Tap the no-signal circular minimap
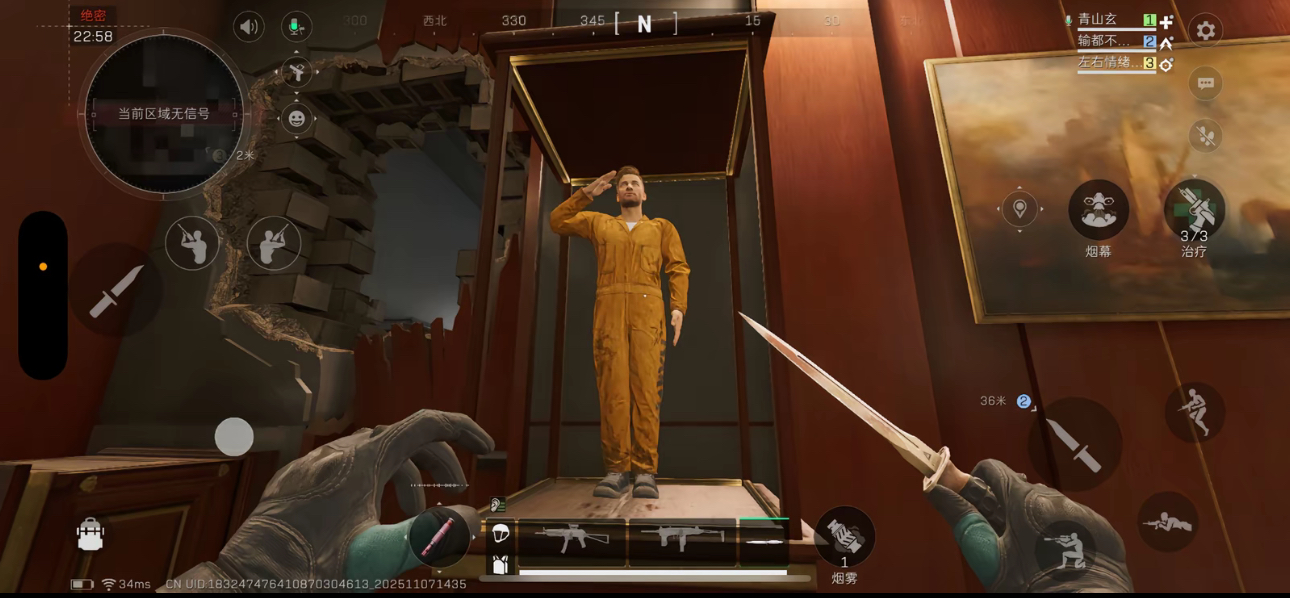The height and width of the screenshot is (598, 1290). coord(164,114)
